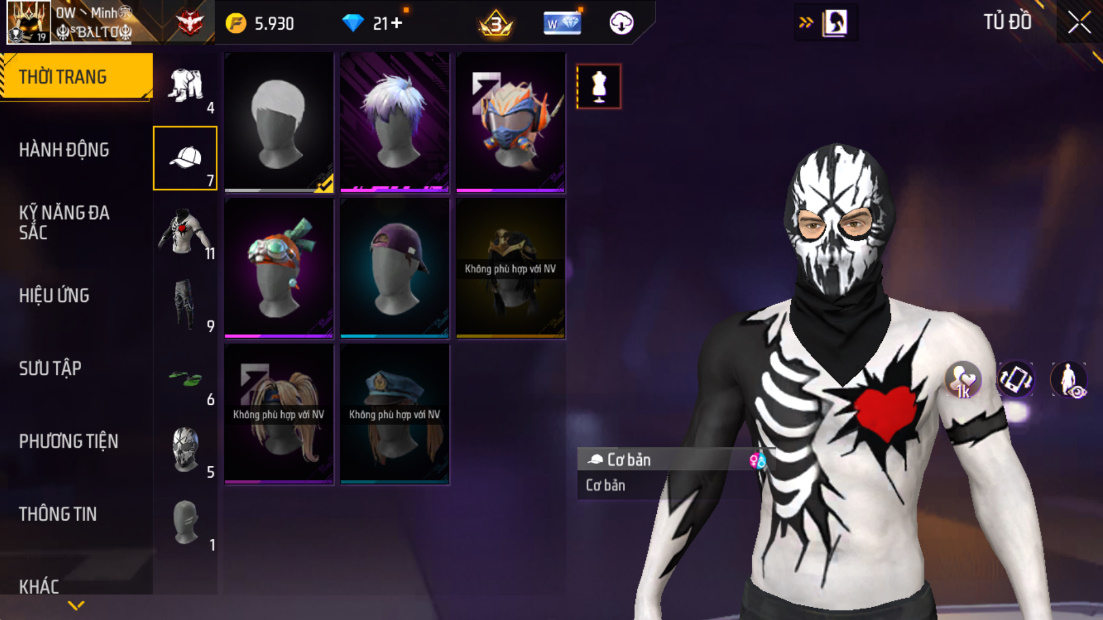Open the THÔNG TIN section
1103x620 pixels.
click(58, 514)
